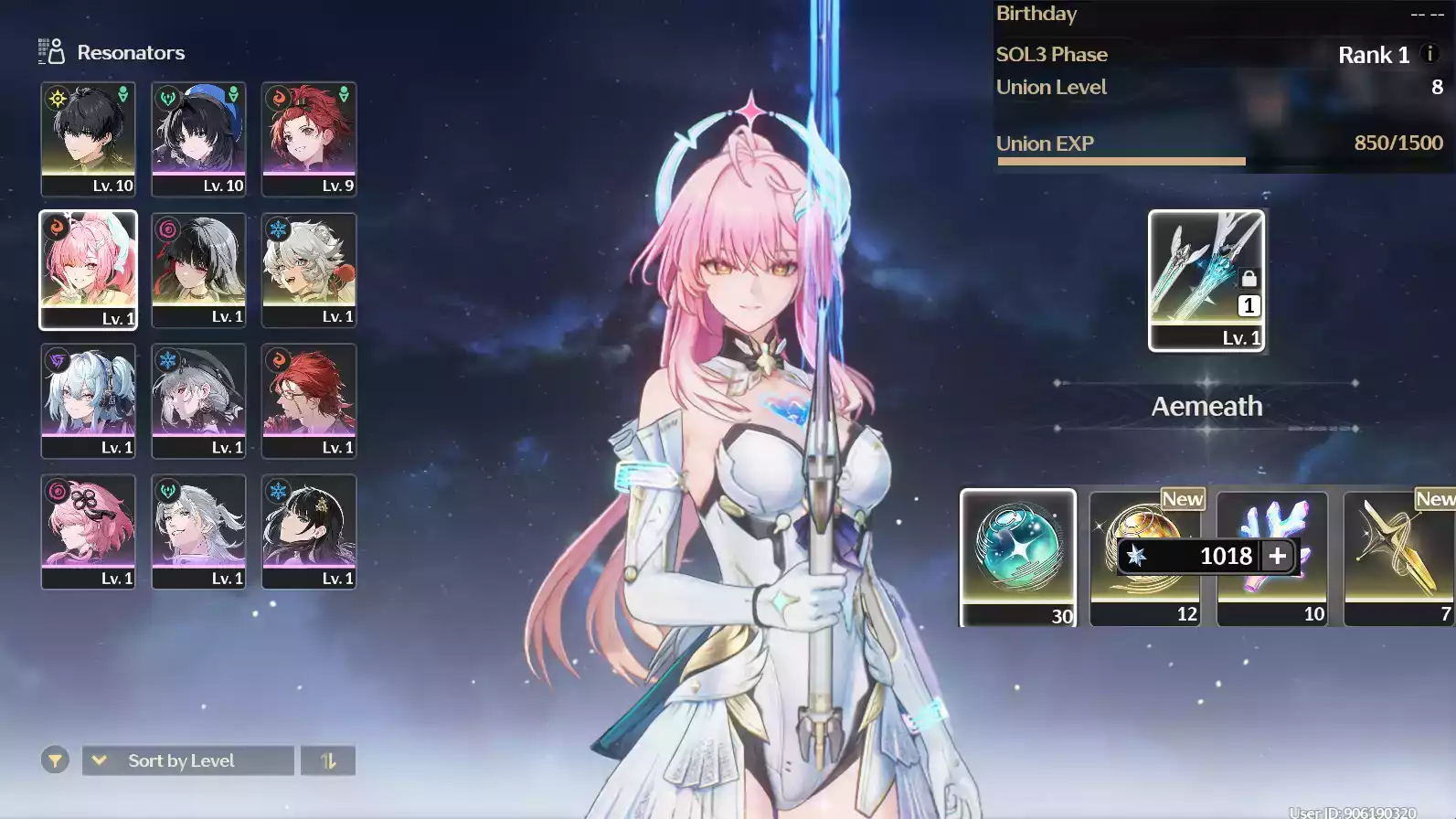Select the first Lv. 10 resonator portrait

tap(87, 139)
